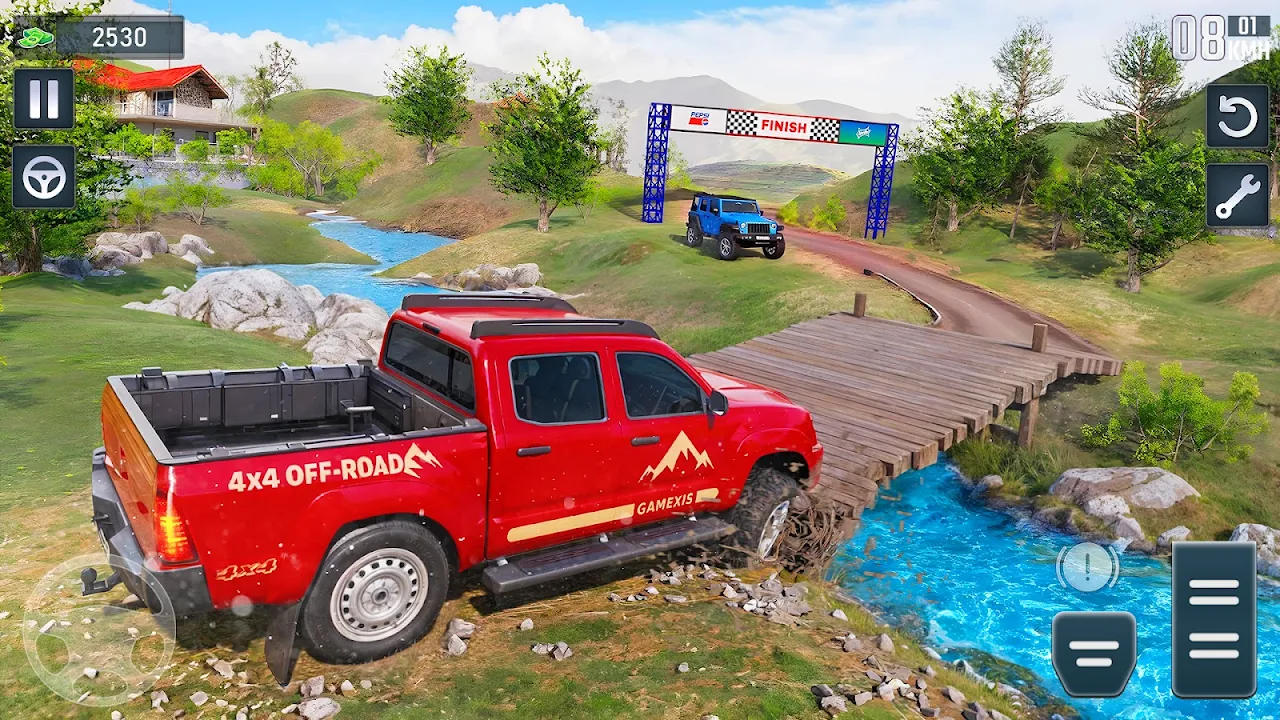Reset the vehicle with the circular arrow button

[x=1237, y=116]
